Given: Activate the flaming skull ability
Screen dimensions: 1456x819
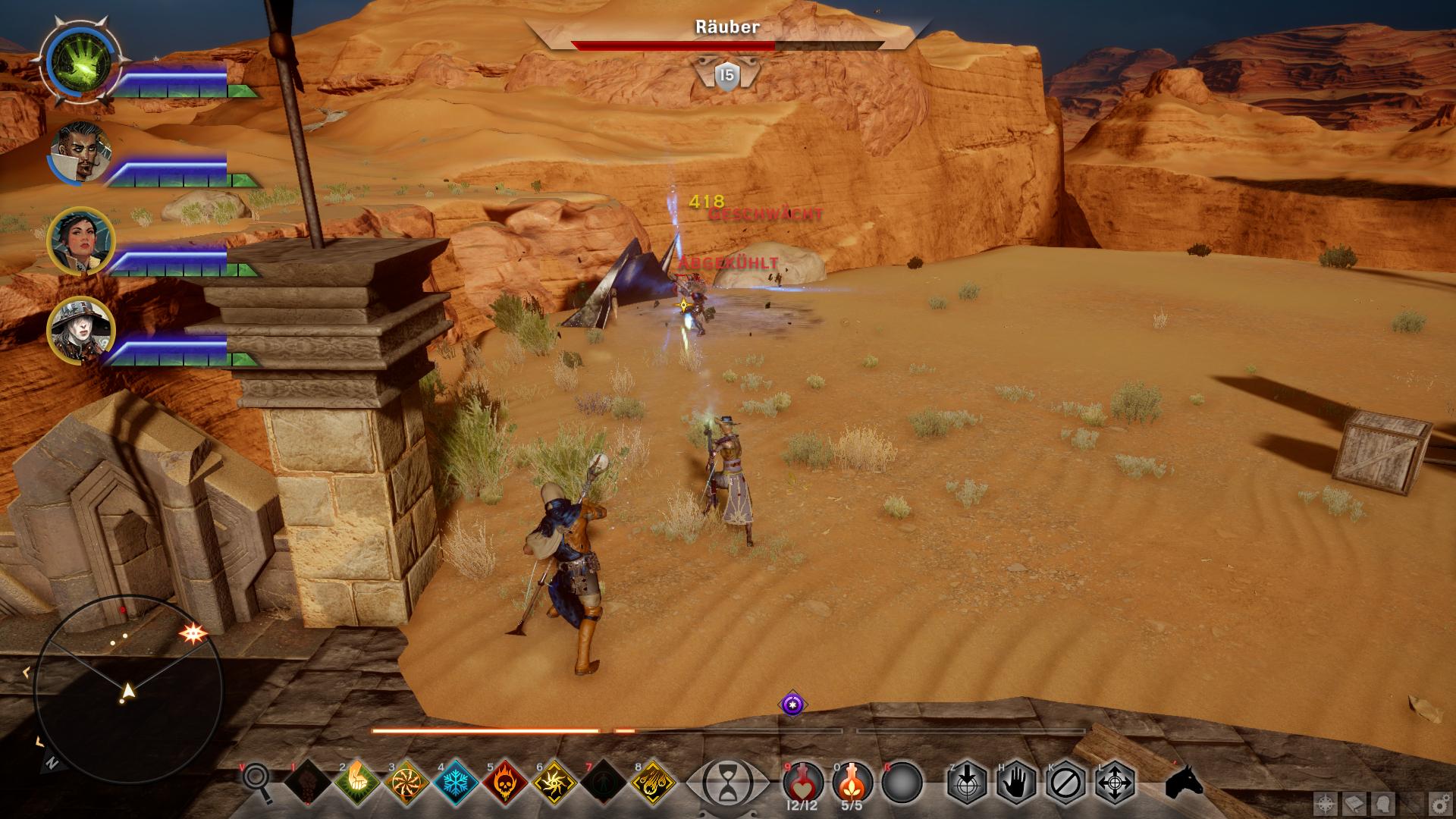Looking at the screenshot, I should click(505, 781).
